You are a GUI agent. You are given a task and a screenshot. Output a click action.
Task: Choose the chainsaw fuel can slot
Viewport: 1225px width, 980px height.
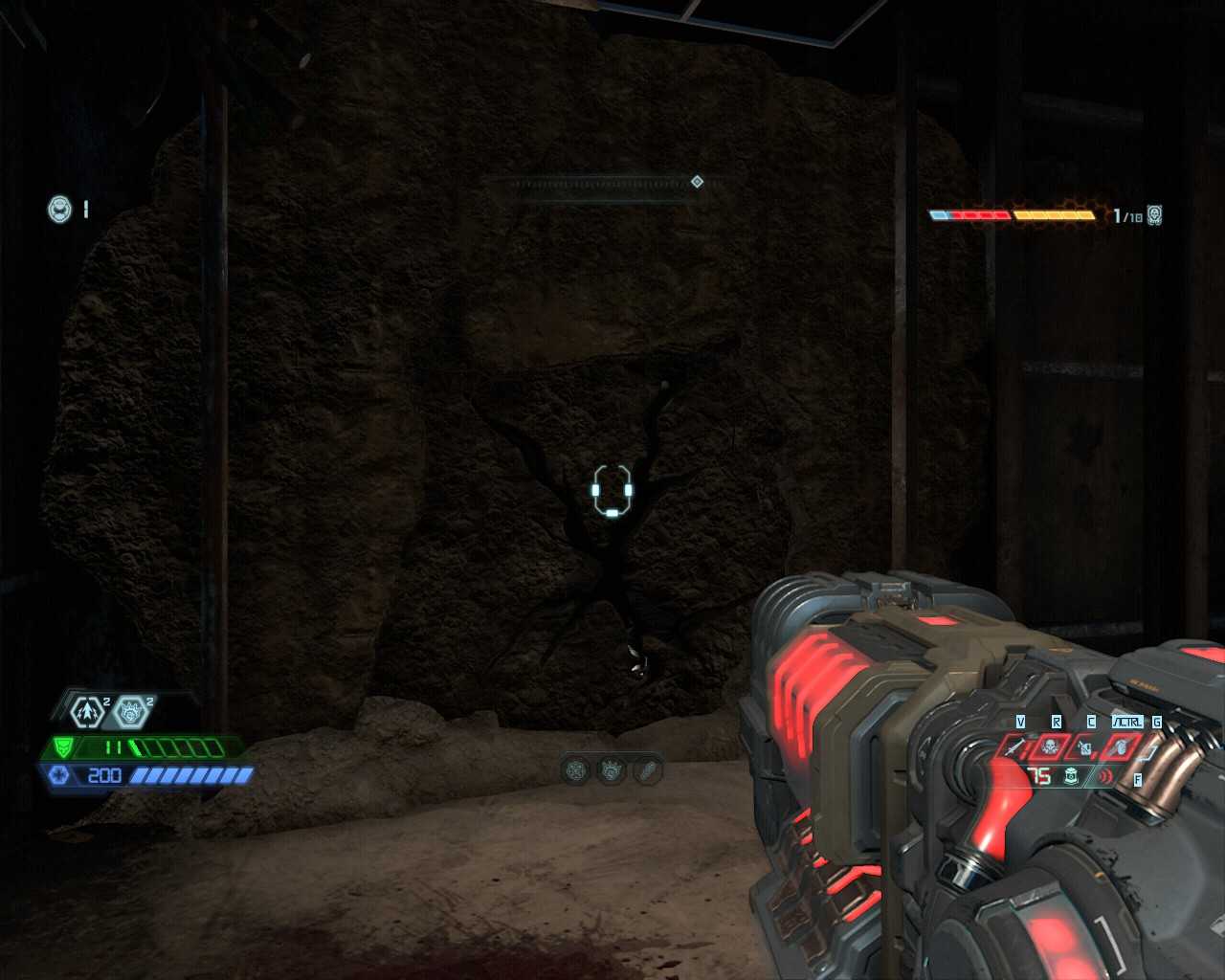click(1084, 746)
